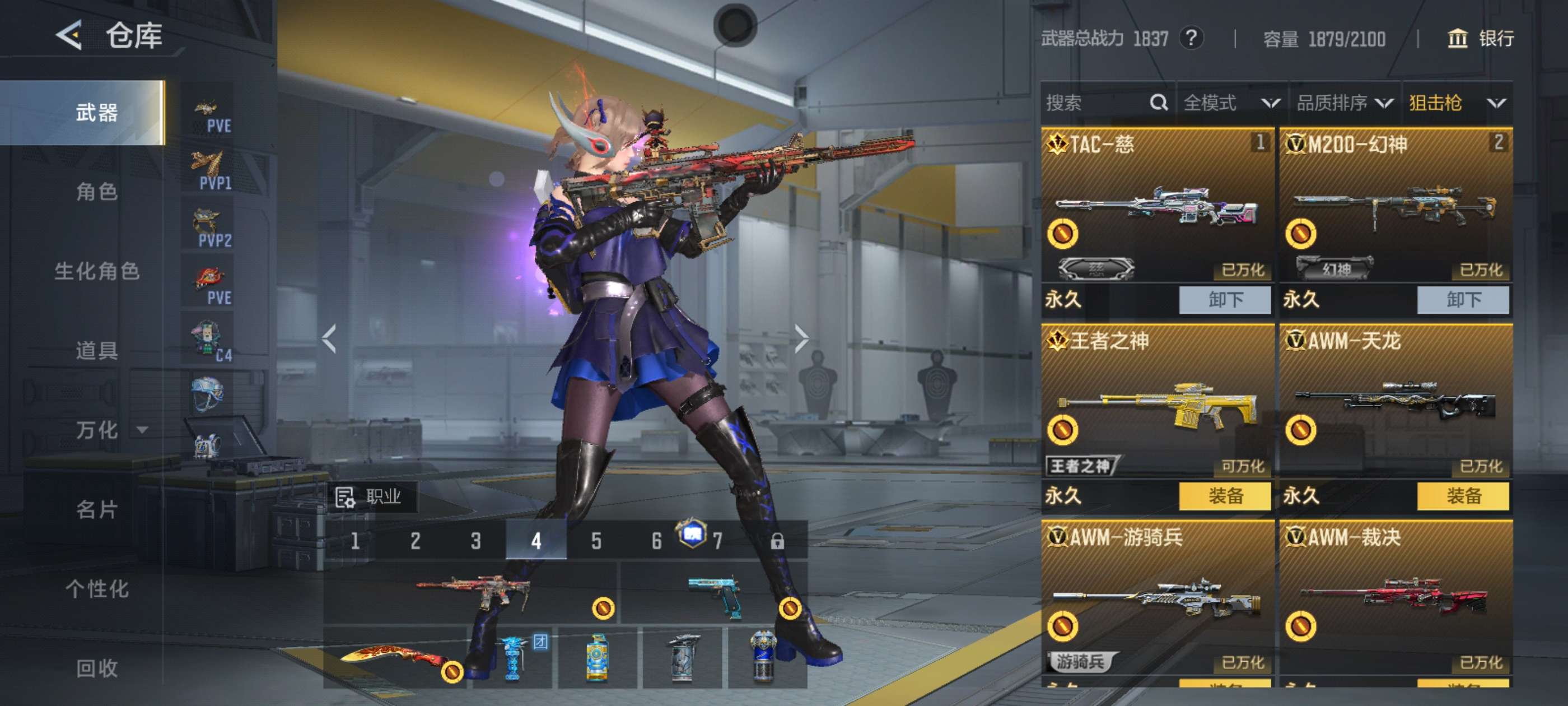Viewport: 1568px width, 706px height.
Task: Equip the 王者之神 sniper rifle
Action: [1225, 496]
